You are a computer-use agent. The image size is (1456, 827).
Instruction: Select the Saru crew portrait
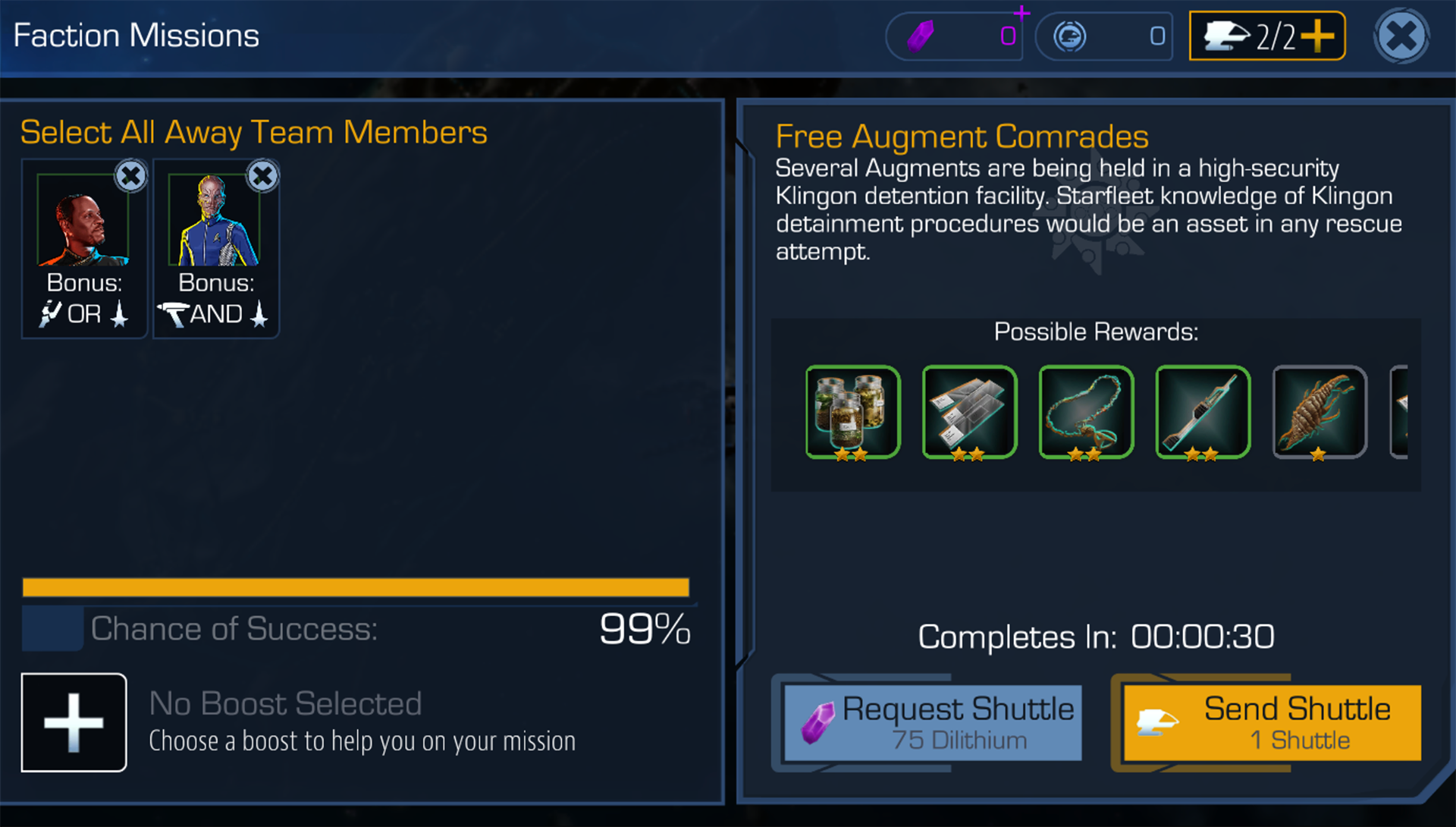(x=215, y=222)
